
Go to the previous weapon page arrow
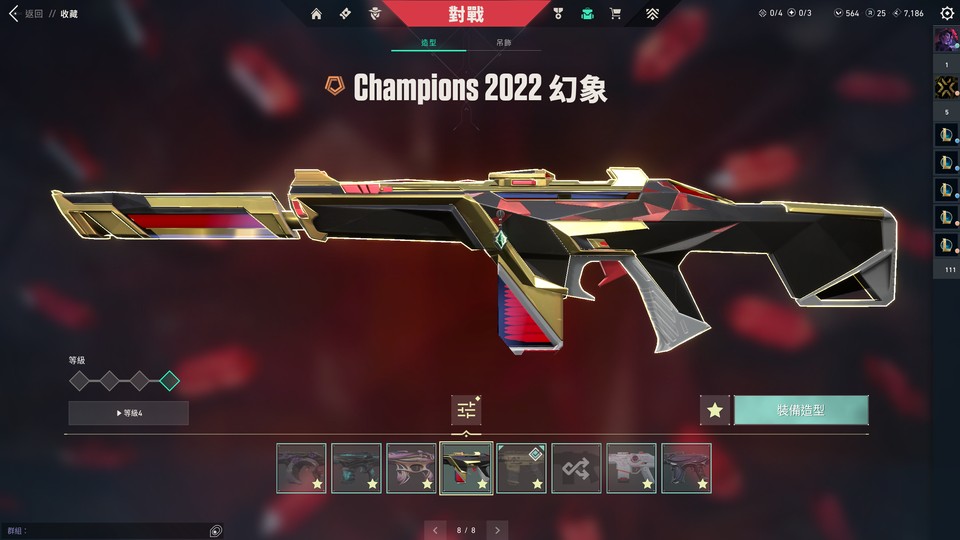click(x=434, y=529)
